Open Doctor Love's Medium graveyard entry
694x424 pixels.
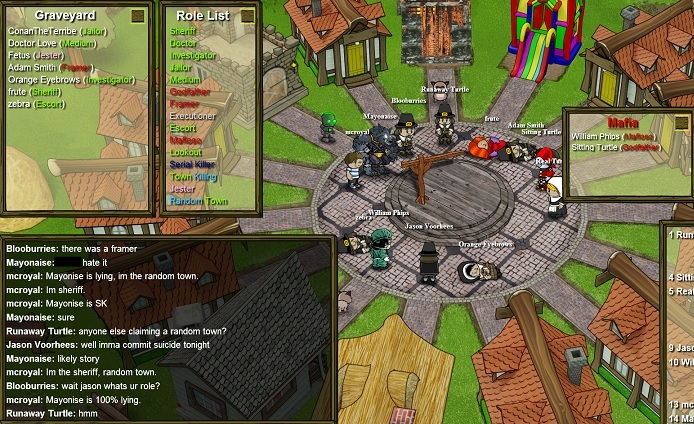pos(52,43)
